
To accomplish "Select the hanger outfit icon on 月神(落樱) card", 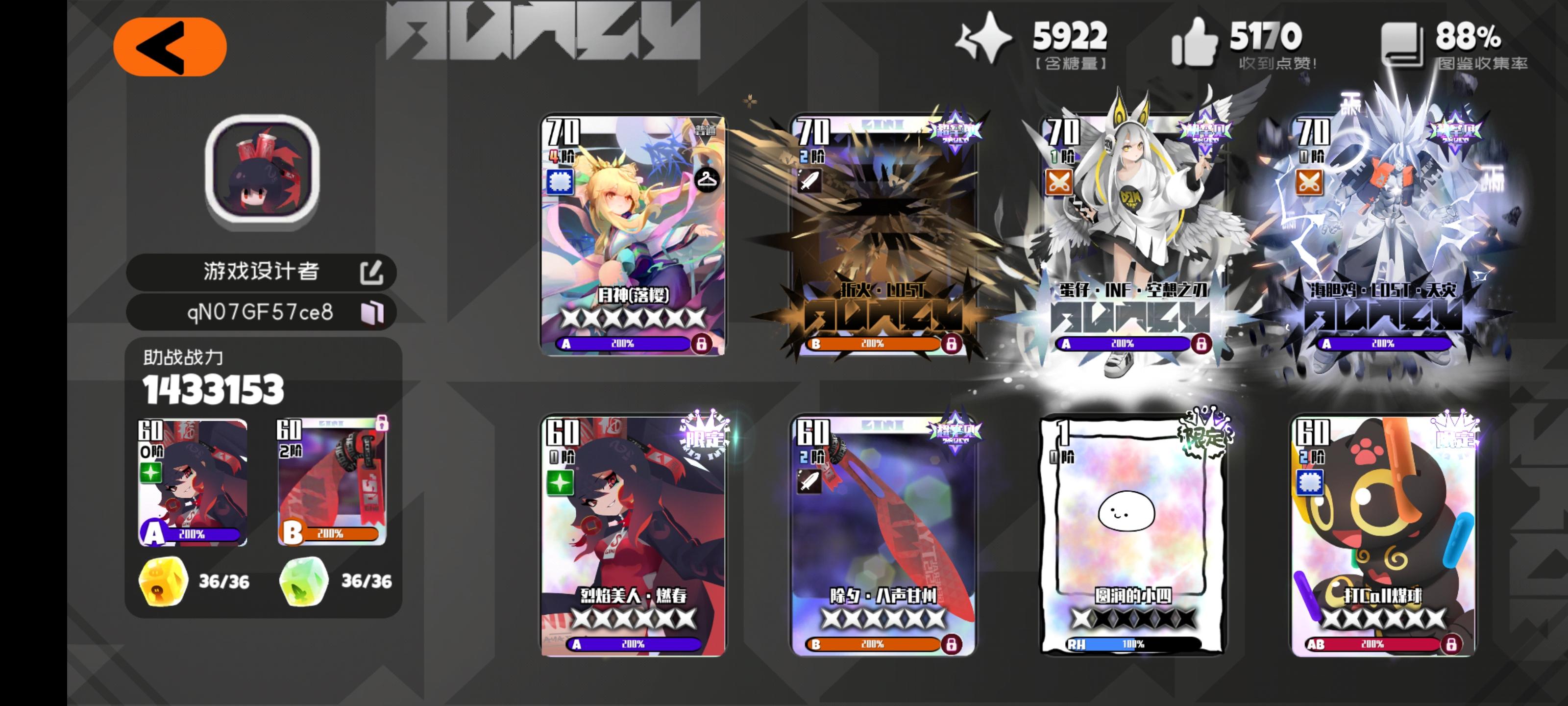I will [707, 180].
